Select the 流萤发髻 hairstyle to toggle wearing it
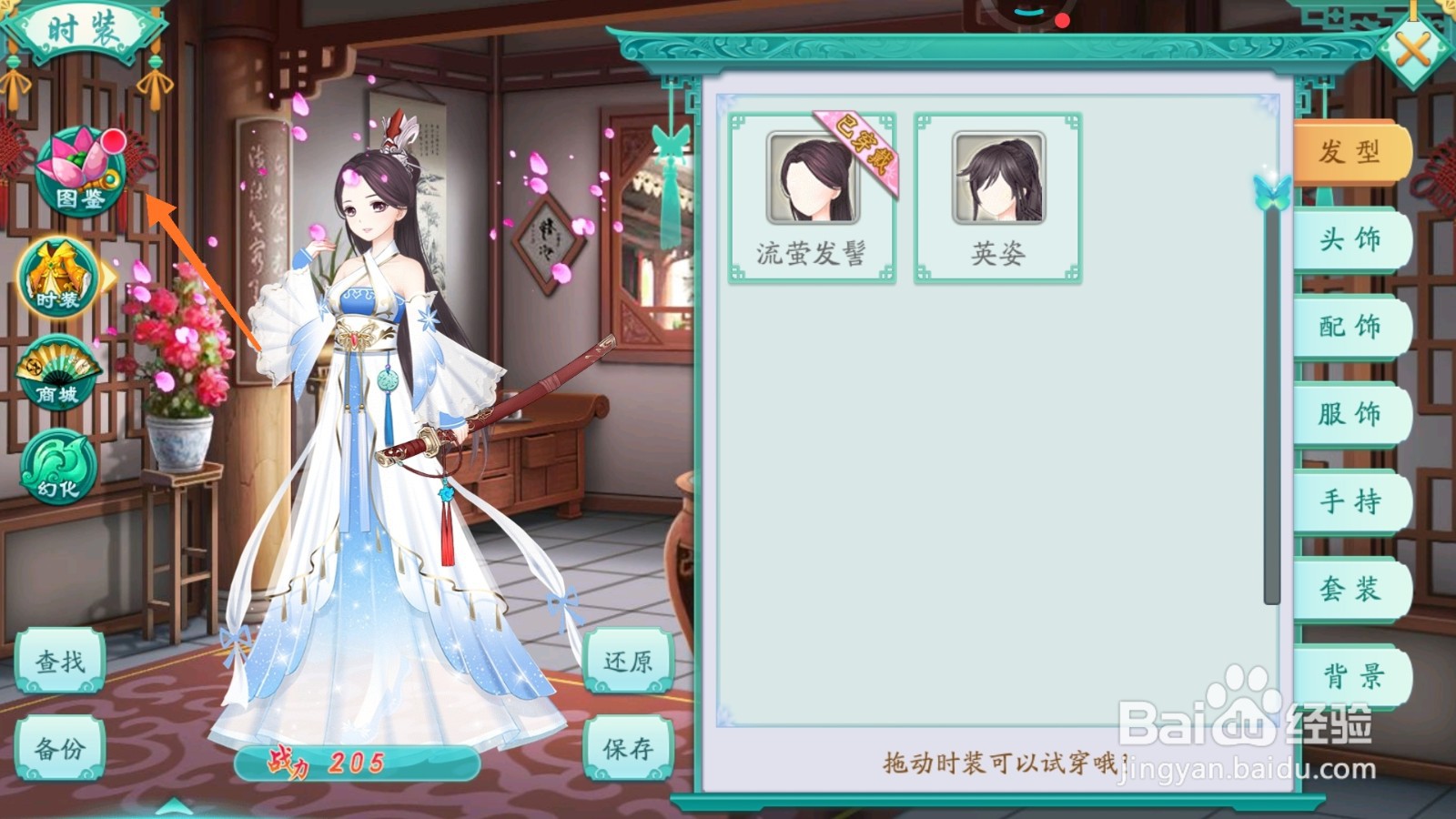The height and width of the screenshot is (819, 1456). tap(813, 177)
